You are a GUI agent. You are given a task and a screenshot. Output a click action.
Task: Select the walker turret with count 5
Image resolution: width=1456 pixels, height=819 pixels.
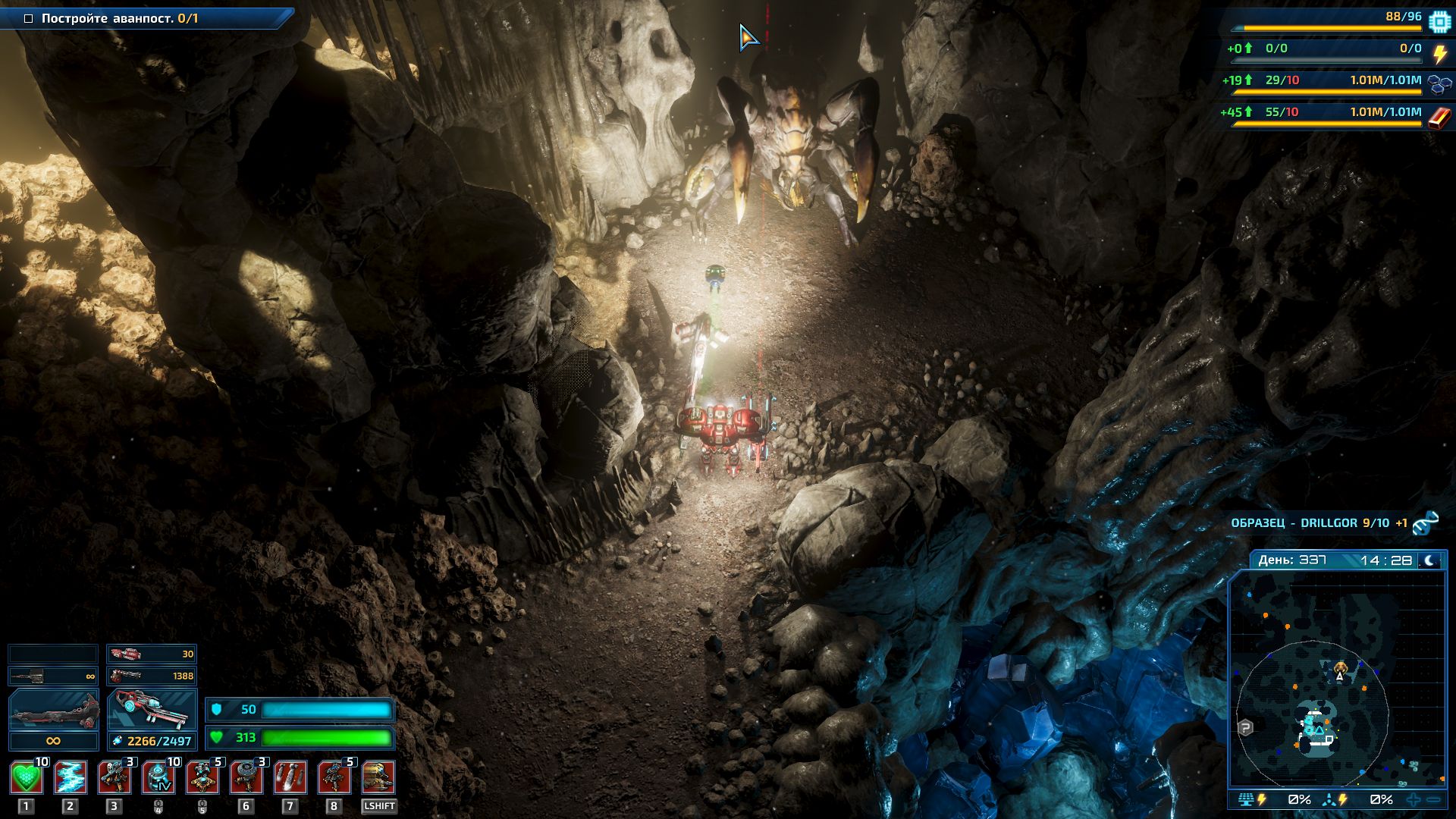pyautogui.click(x=334, y=778)
